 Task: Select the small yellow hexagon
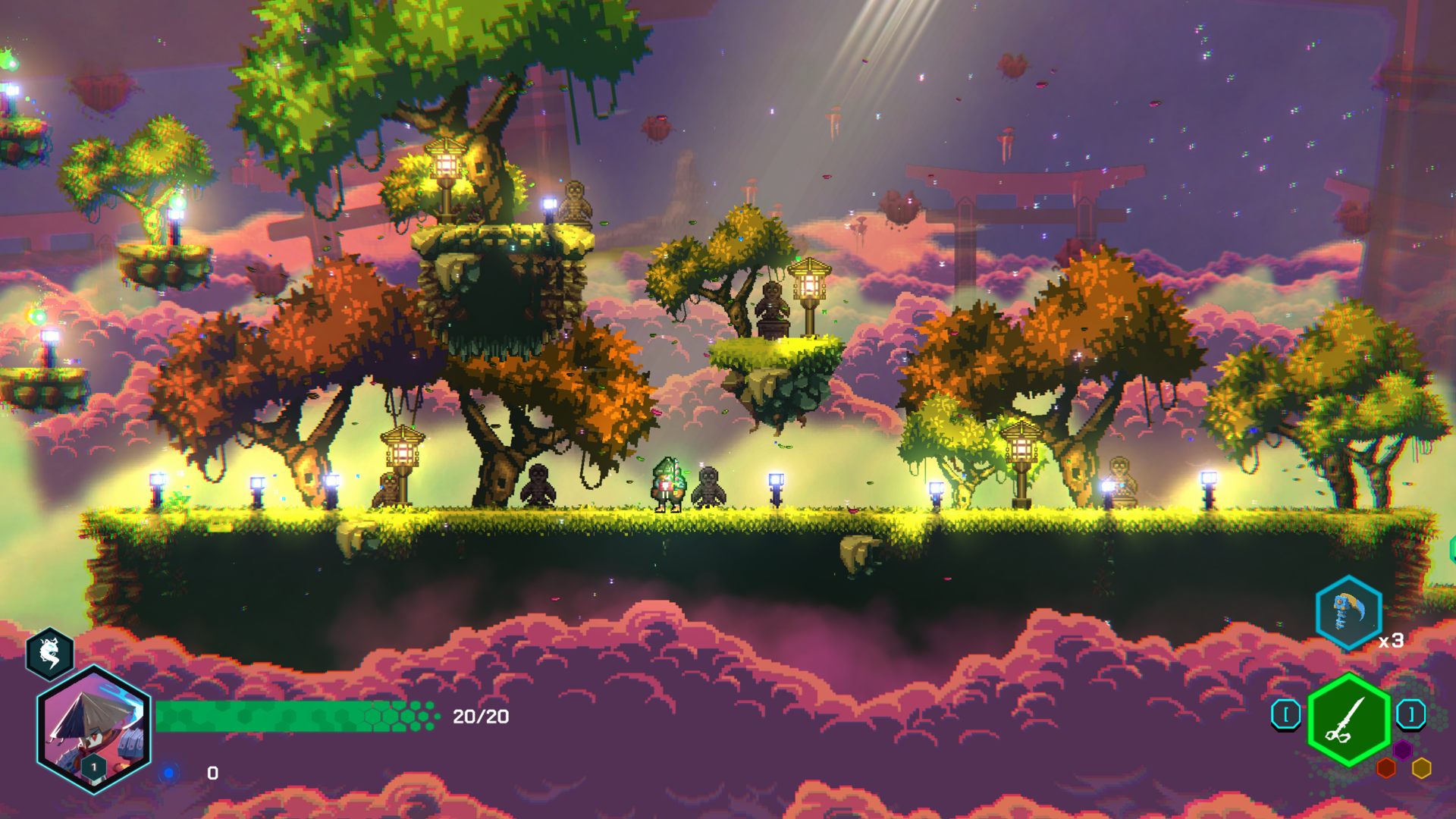tap(1421, 768)
